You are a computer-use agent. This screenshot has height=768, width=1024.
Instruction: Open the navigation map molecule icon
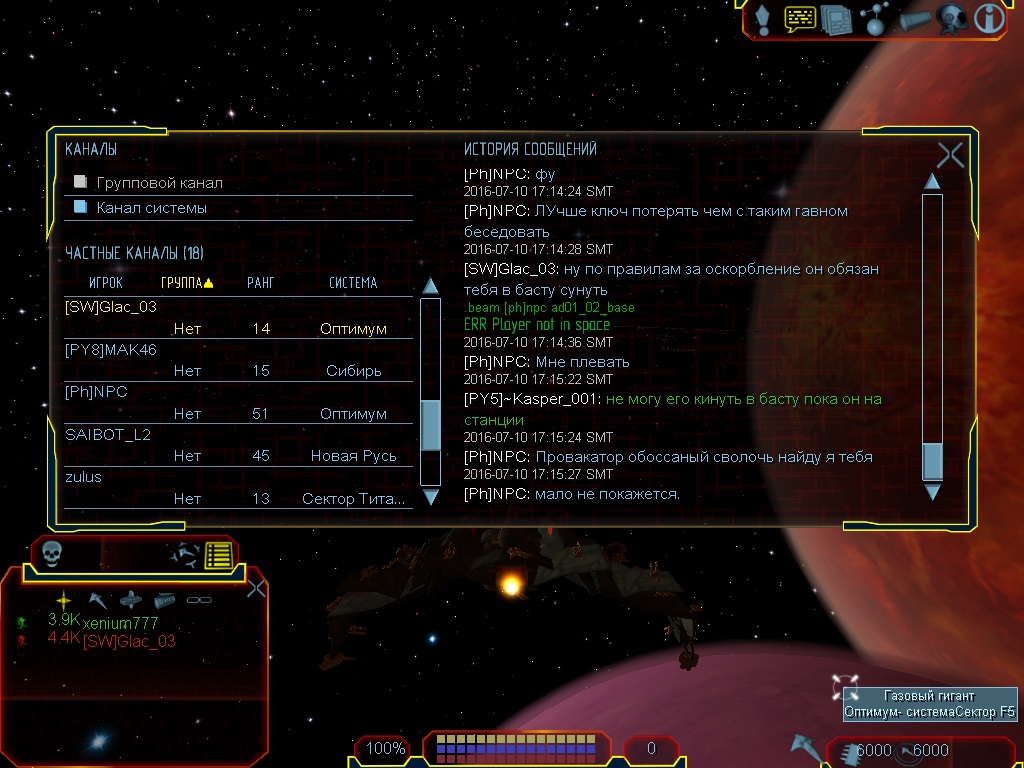click(x=874, y=19)
